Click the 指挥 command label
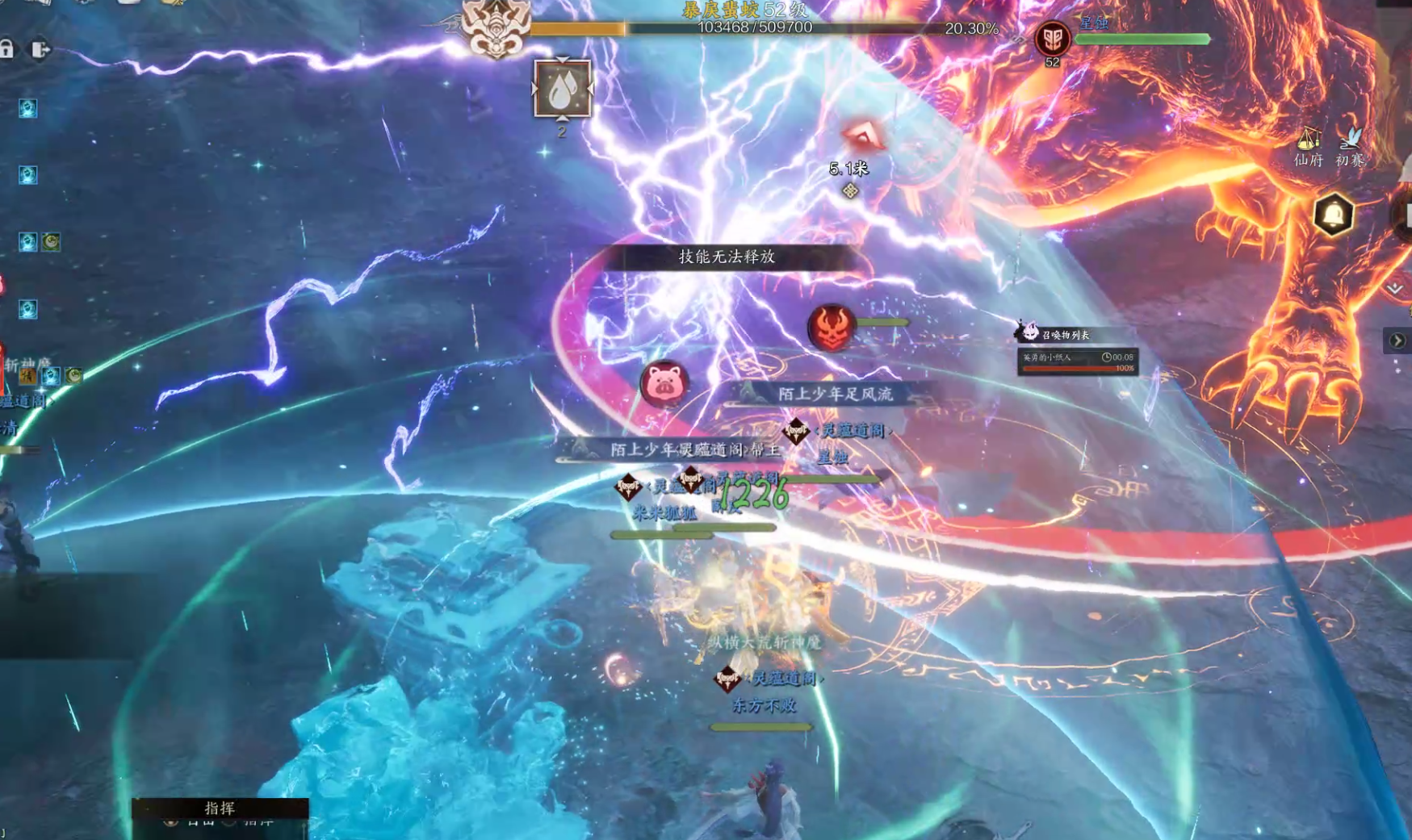 pos(220,808)
